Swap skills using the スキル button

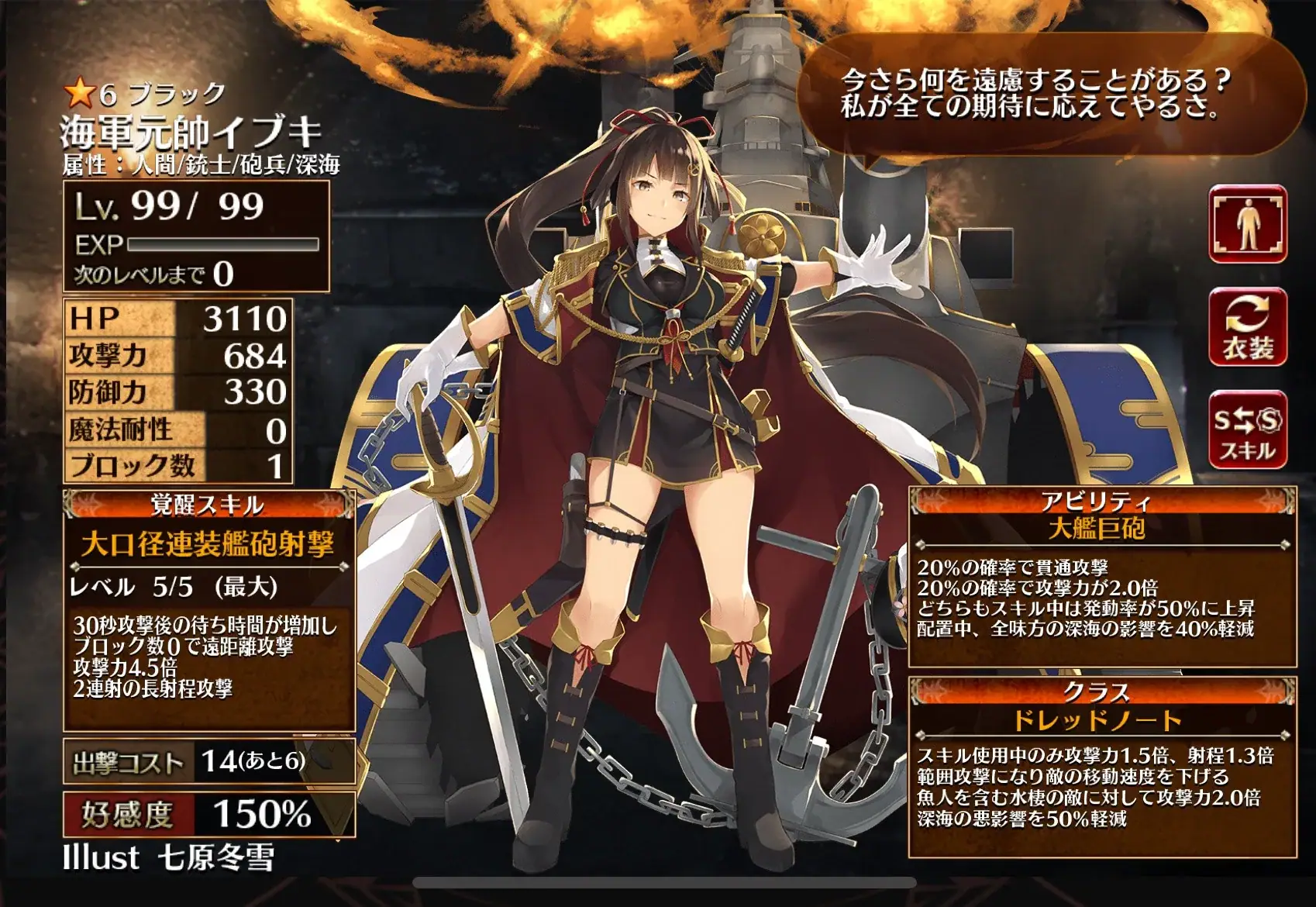coord(1247,430)
